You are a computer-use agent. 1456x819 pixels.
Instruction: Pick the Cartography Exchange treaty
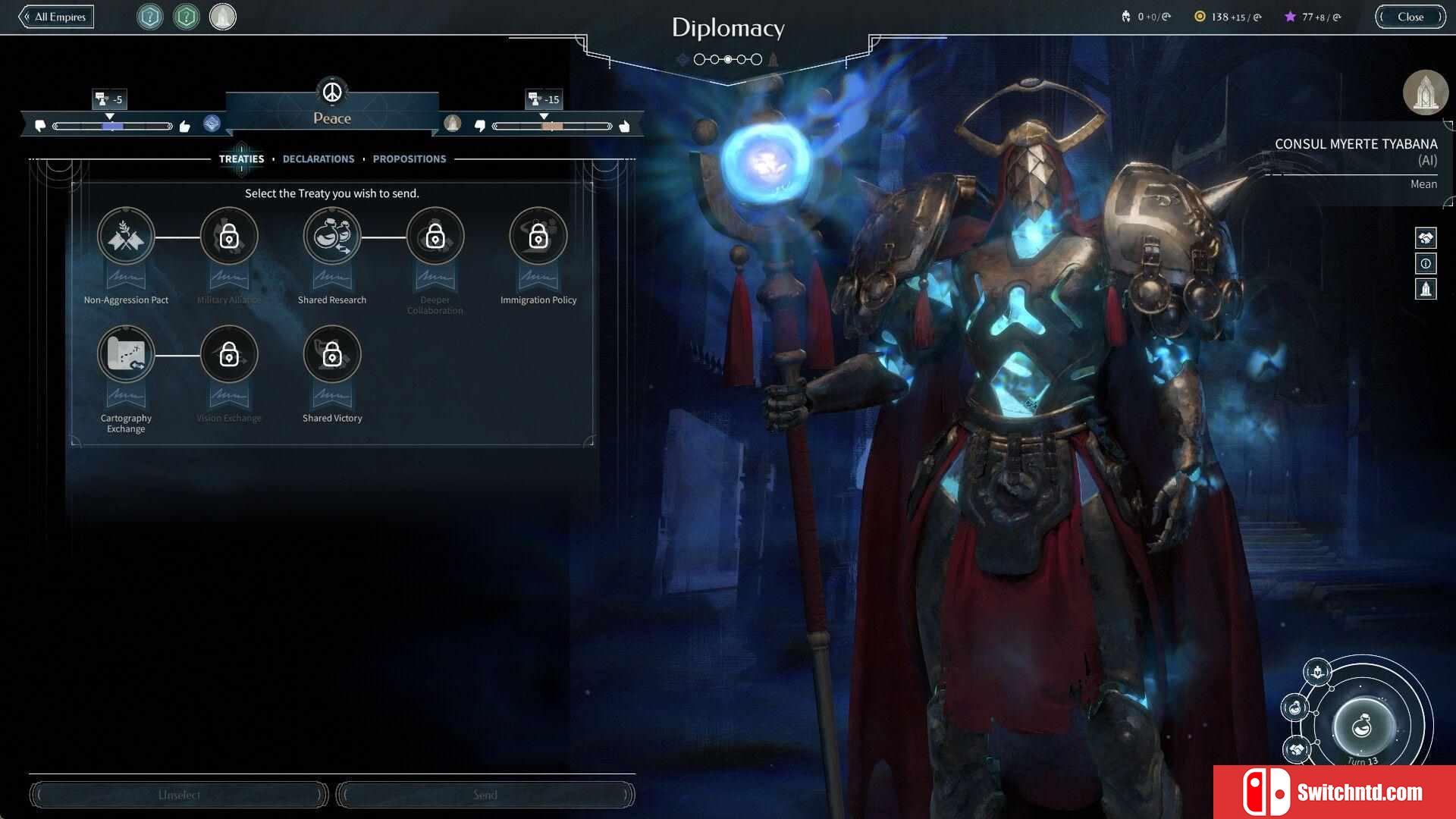[126, 355]
